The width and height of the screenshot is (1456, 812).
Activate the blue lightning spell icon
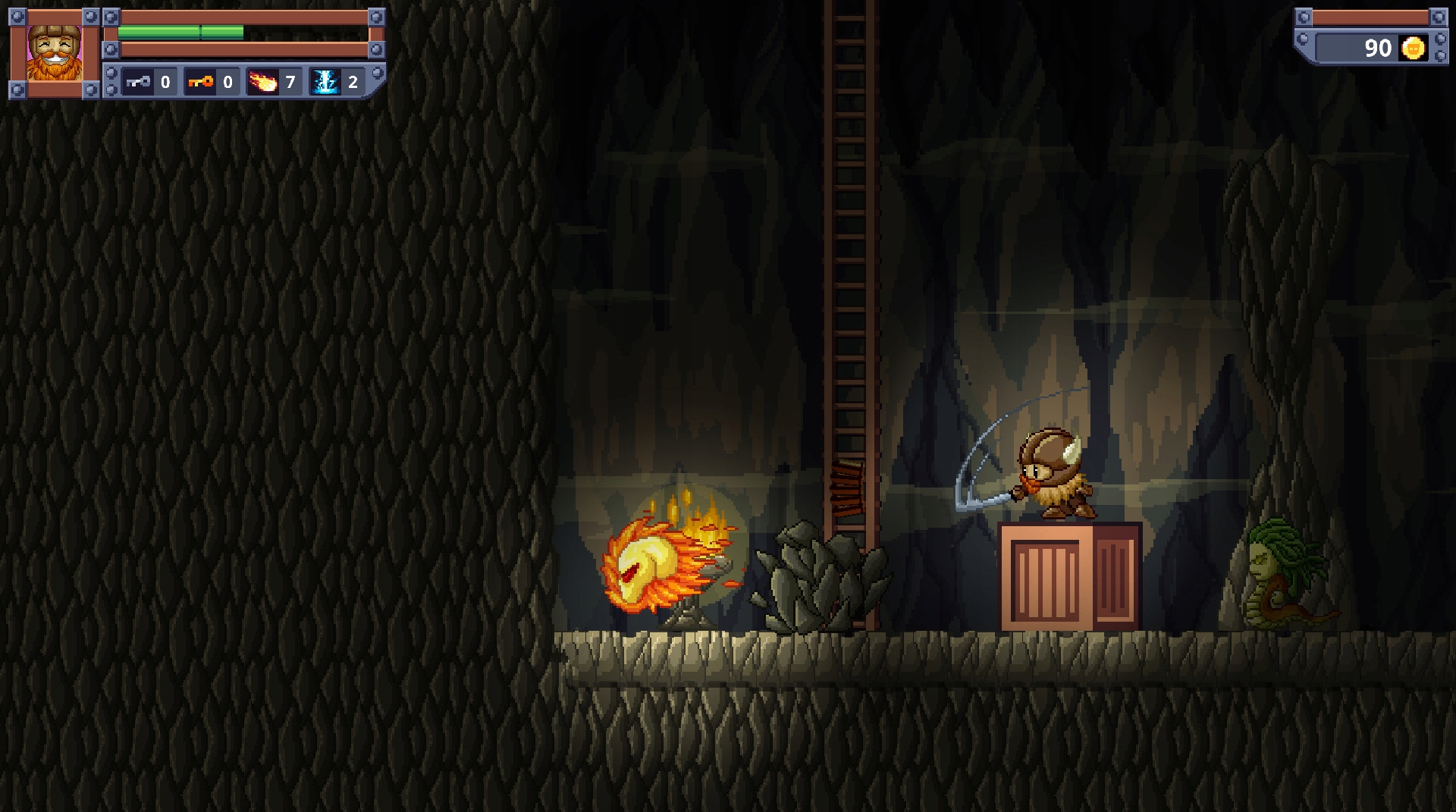[x=326, y=82]
